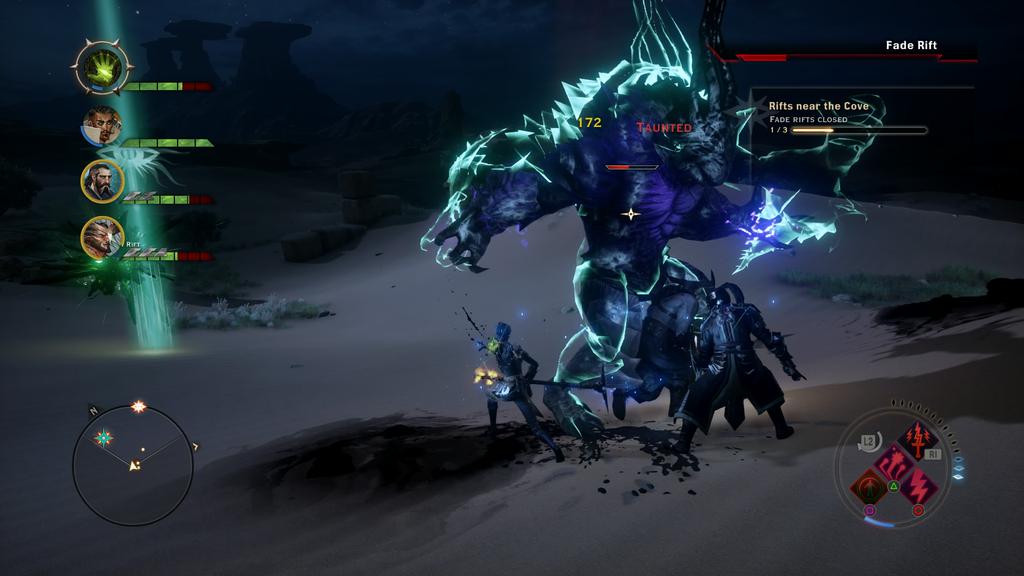
Task: Select the glowing green hand player portrait
Action: (102, 68)
